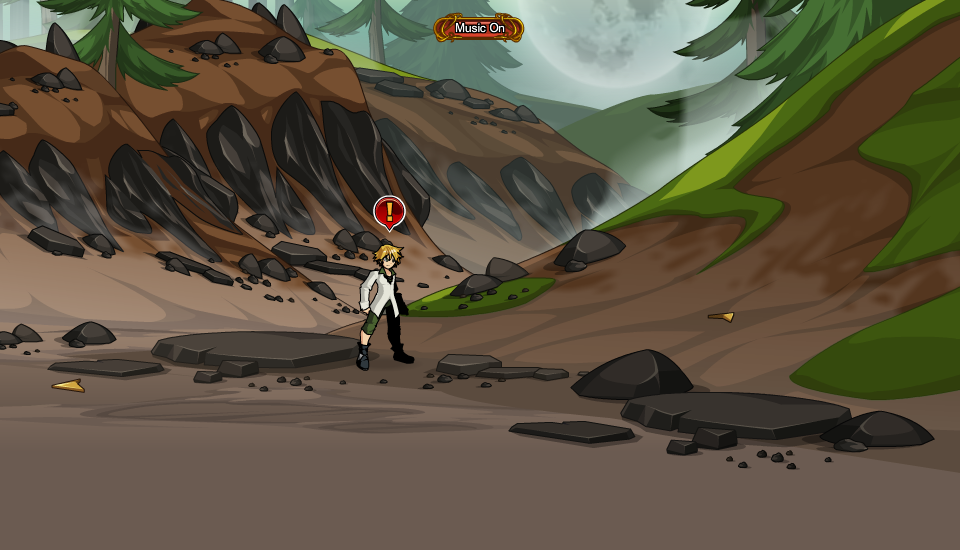Toggle the Music On button
Screen dimensions: 960x550
(x=479, y=28)
